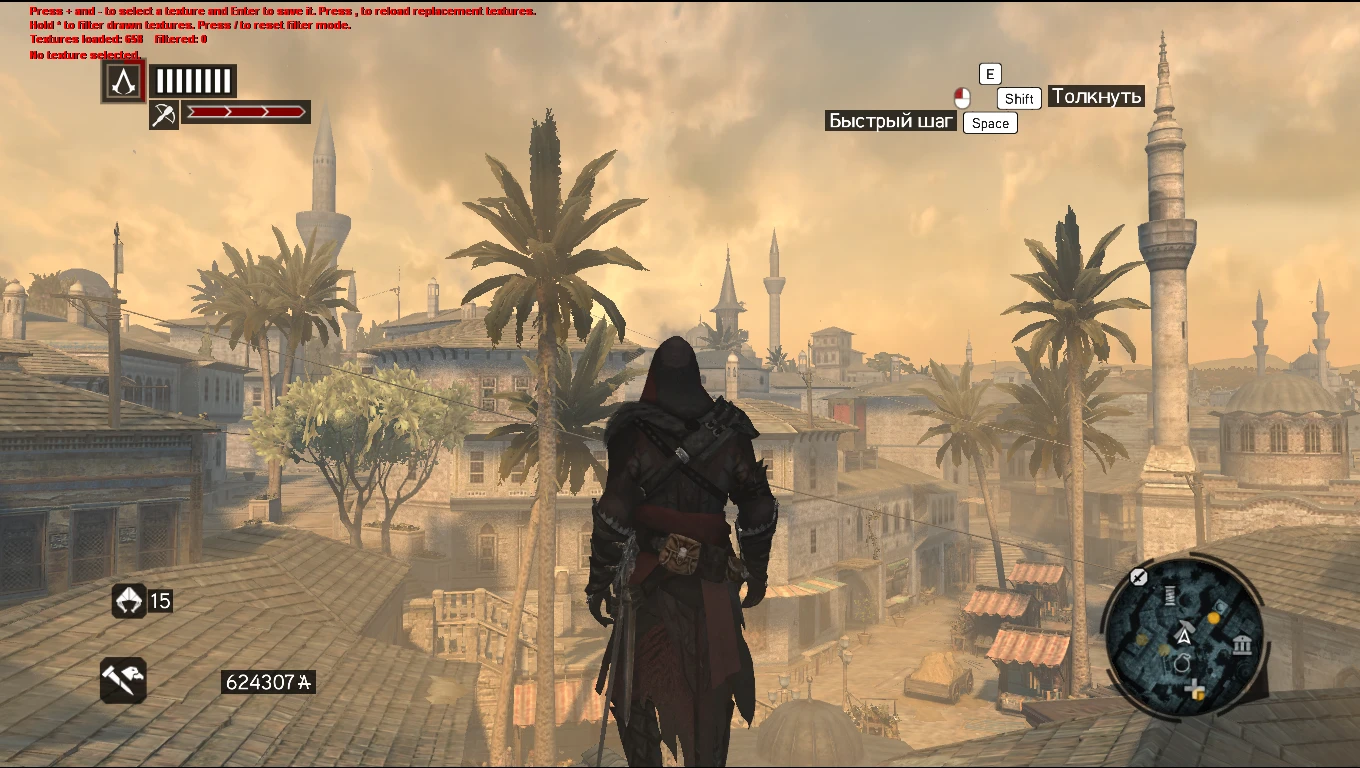Open the shop stall icon on the minimap
The width and height of the screenshot is (1360, 768).
pos(1170,595)
